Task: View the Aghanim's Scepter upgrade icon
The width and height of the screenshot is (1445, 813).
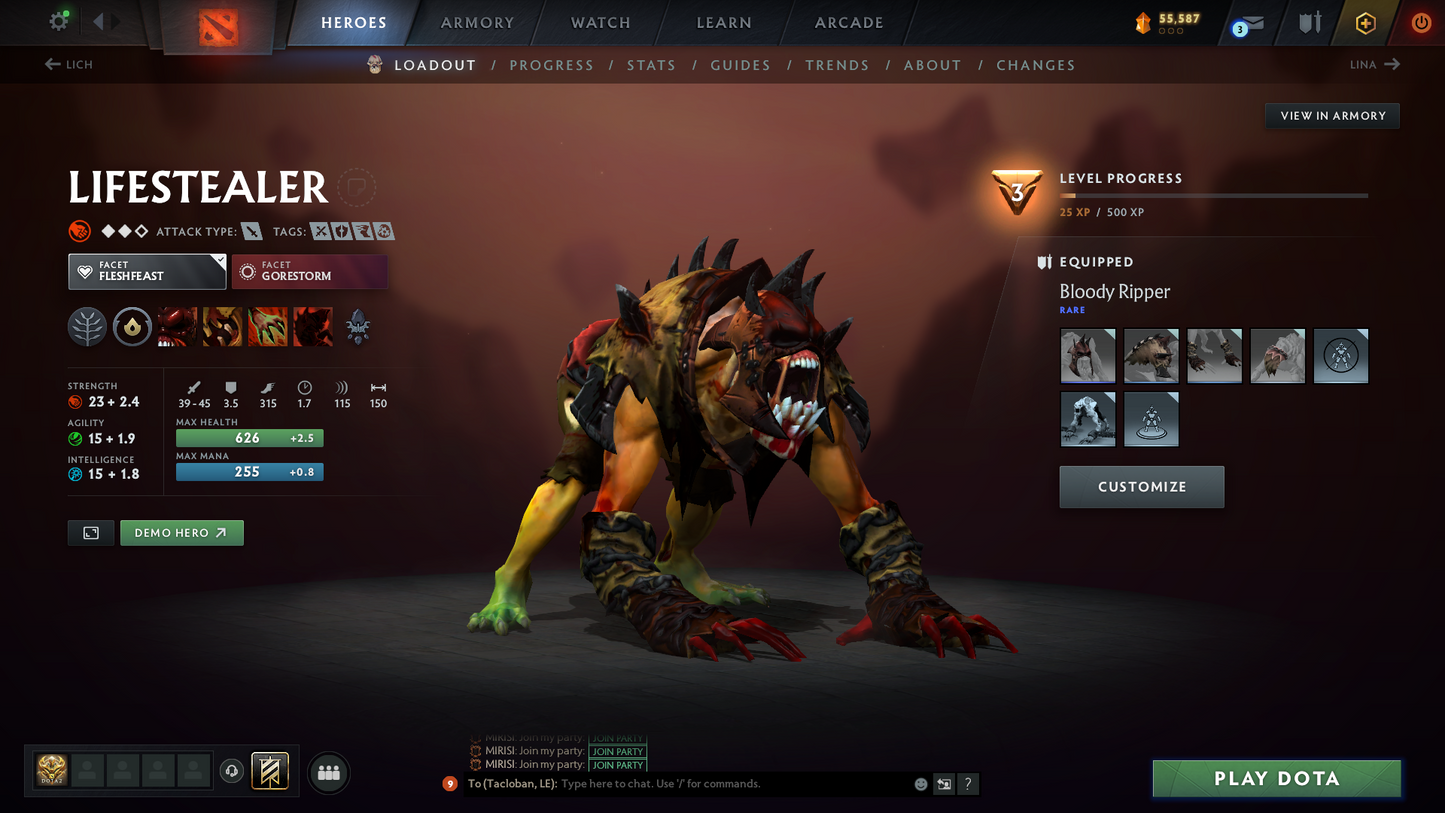Action: click(357, 326)
